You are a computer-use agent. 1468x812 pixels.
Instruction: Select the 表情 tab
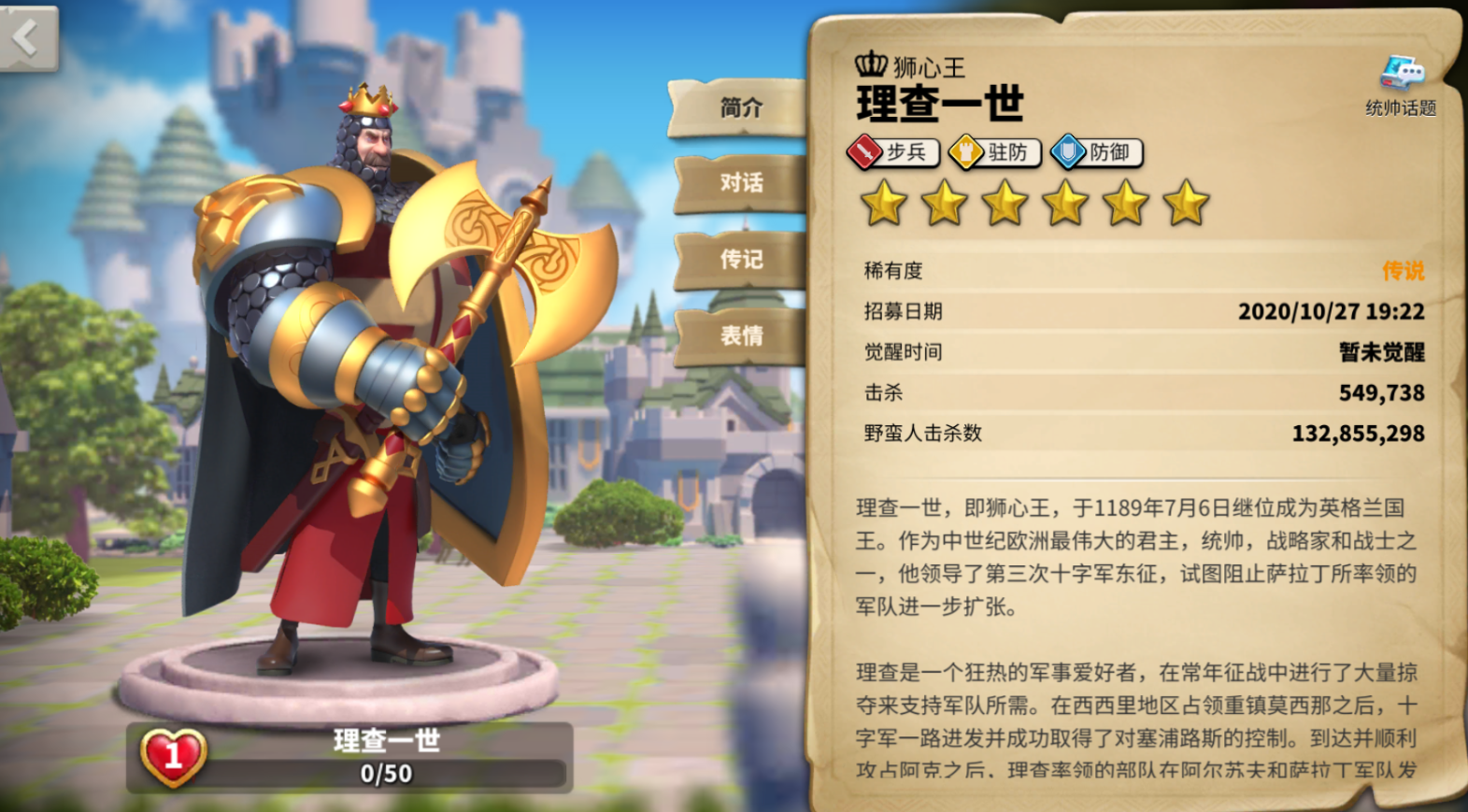coord(741,335)
